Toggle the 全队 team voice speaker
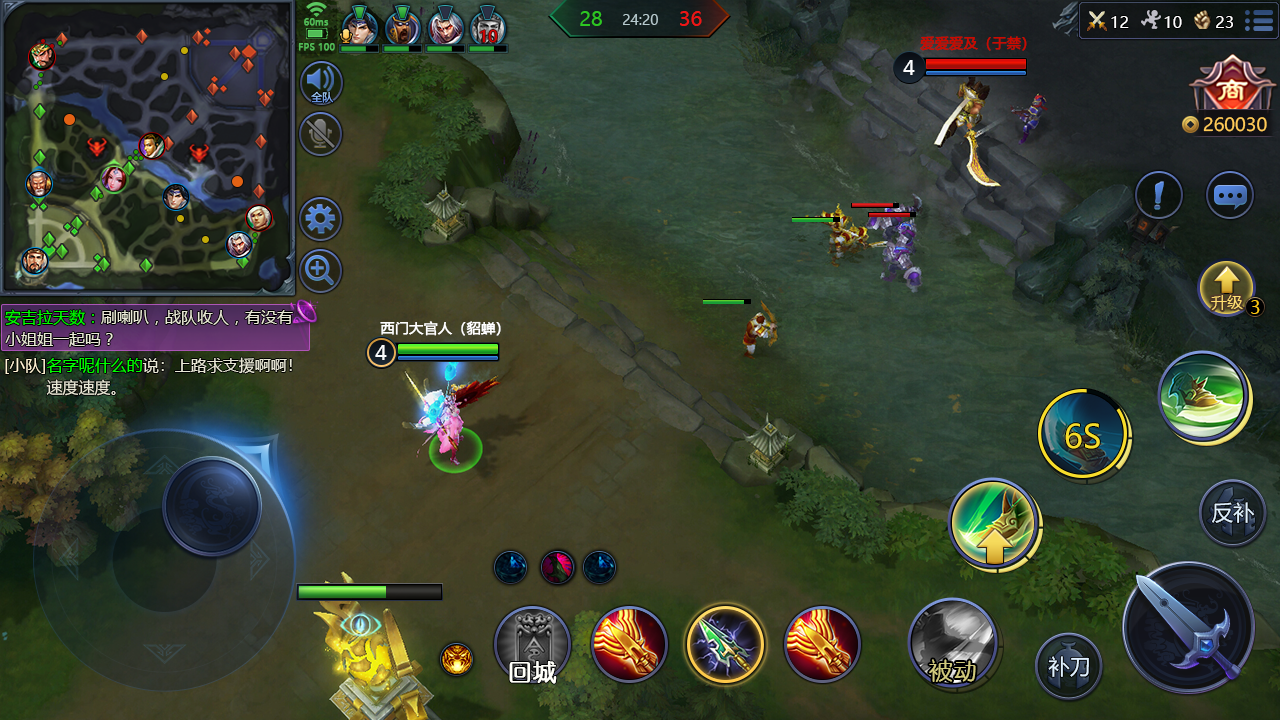Screen dimensions: 1280x720 (321, 83)
